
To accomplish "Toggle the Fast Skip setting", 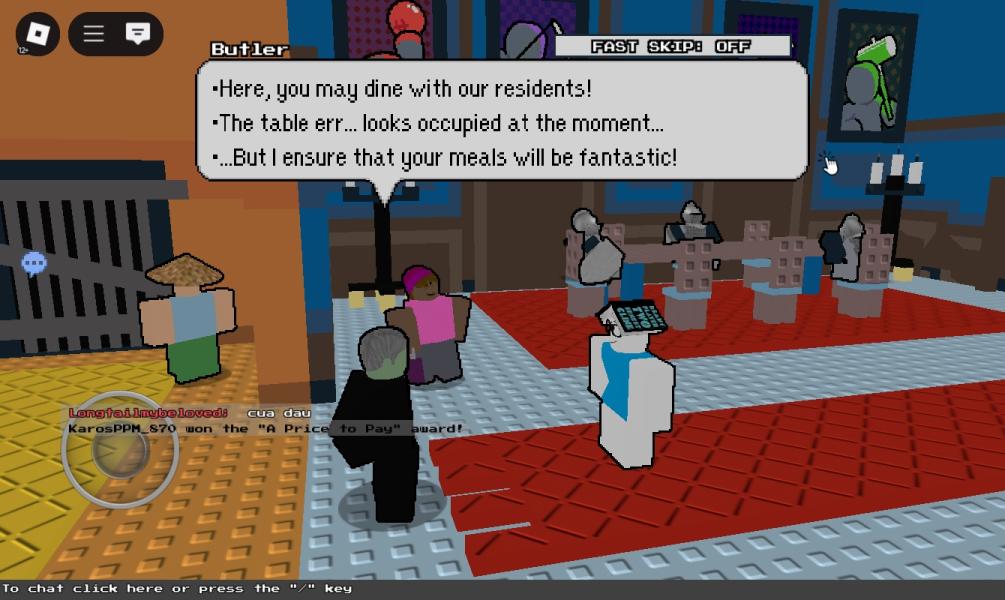I will [671, 46].
